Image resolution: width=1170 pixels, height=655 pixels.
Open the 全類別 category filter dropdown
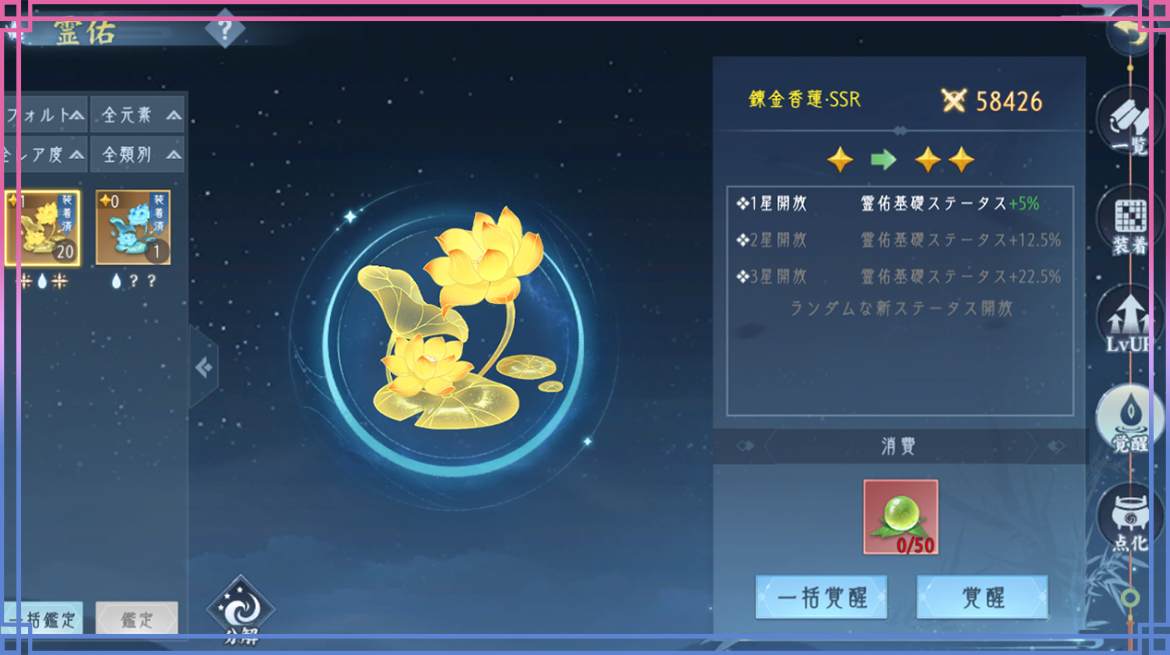click(138, 155)
